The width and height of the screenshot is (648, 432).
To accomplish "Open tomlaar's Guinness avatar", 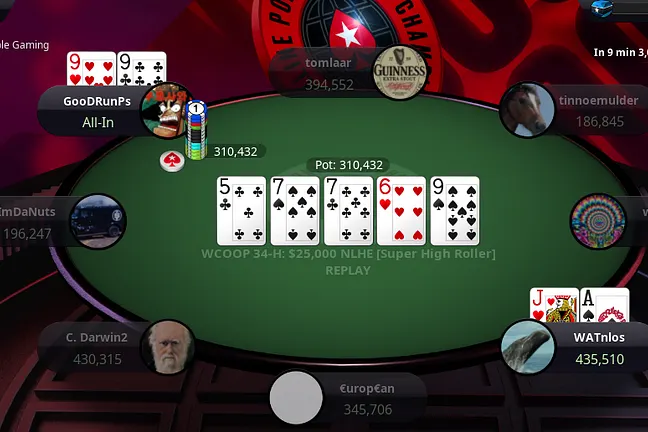I will click(400, 73).
